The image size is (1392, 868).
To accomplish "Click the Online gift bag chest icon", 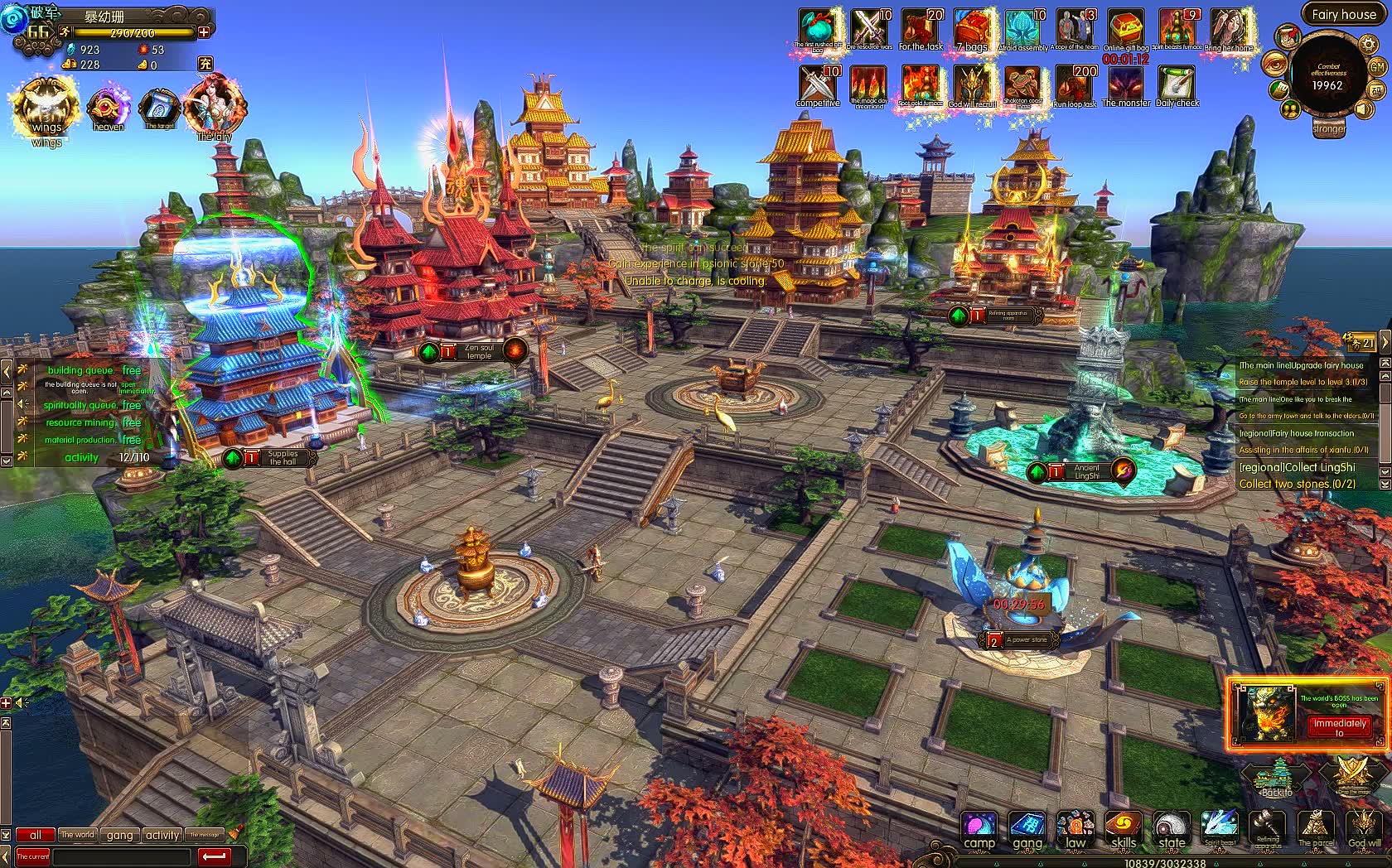I will point(1126,27).
